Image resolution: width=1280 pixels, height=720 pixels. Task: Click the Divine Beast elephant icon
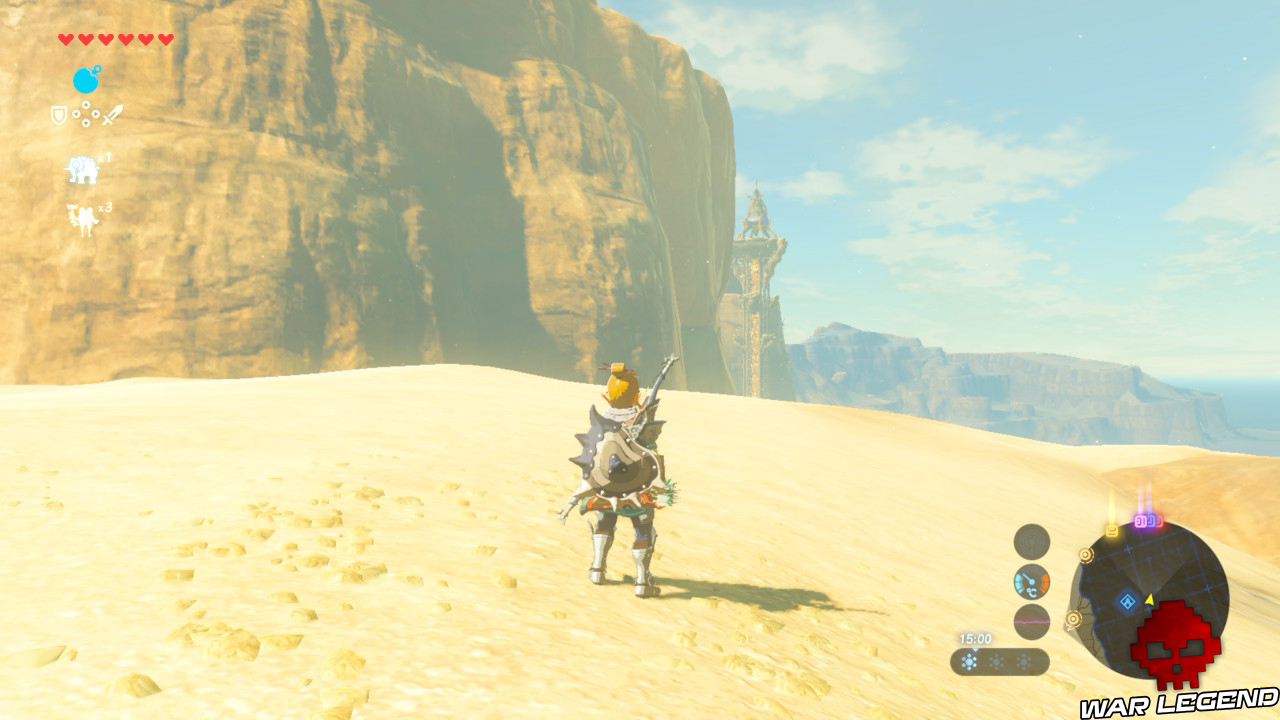pyautogui.click(x=84, y=167)
